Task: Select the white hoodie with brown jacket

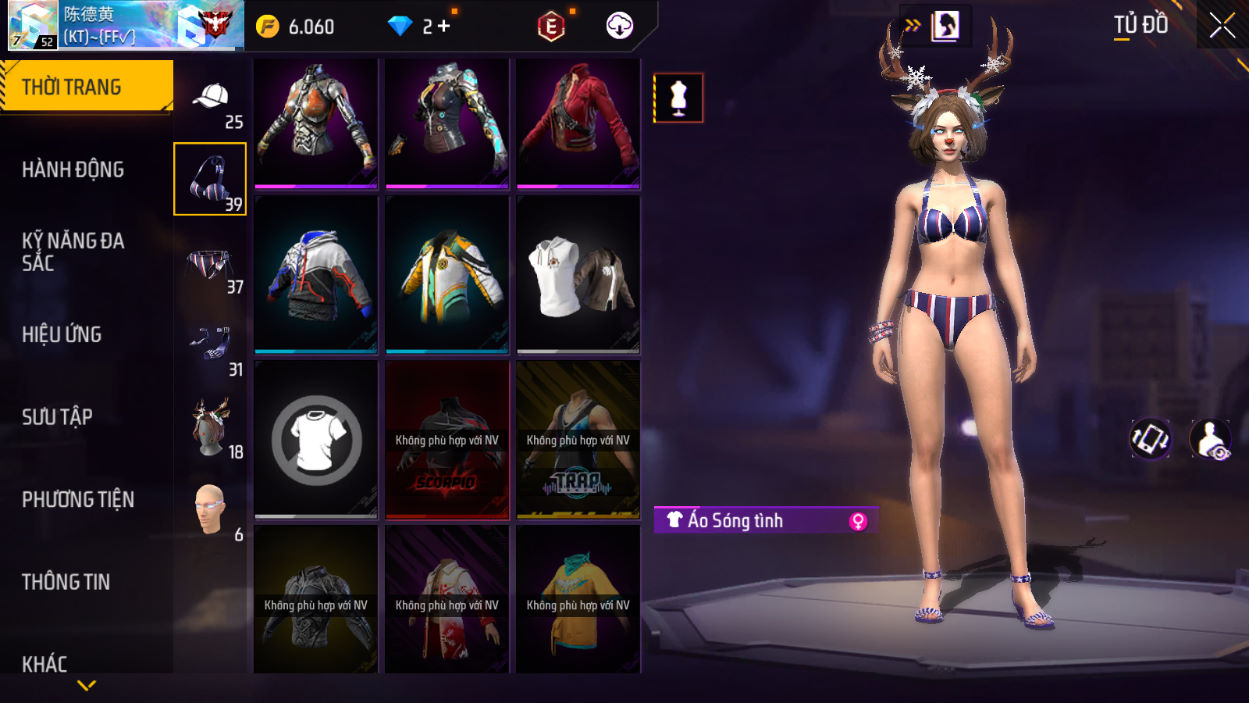Action: coord(578,274)
